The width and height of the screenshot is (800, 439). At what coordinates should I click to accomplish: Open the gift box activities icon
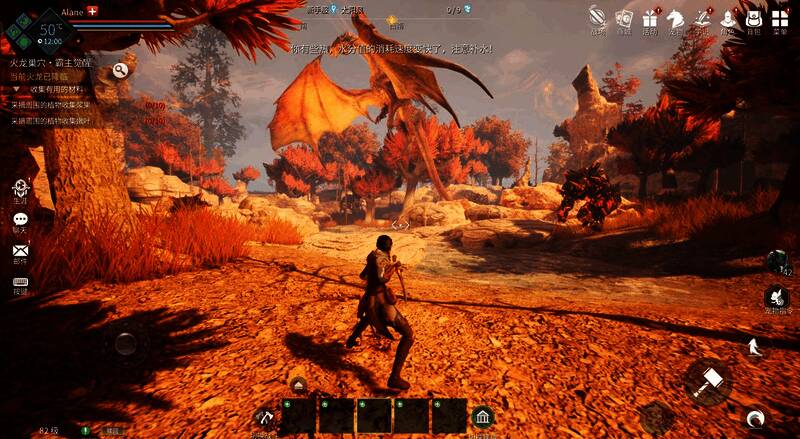pos(650,17)
